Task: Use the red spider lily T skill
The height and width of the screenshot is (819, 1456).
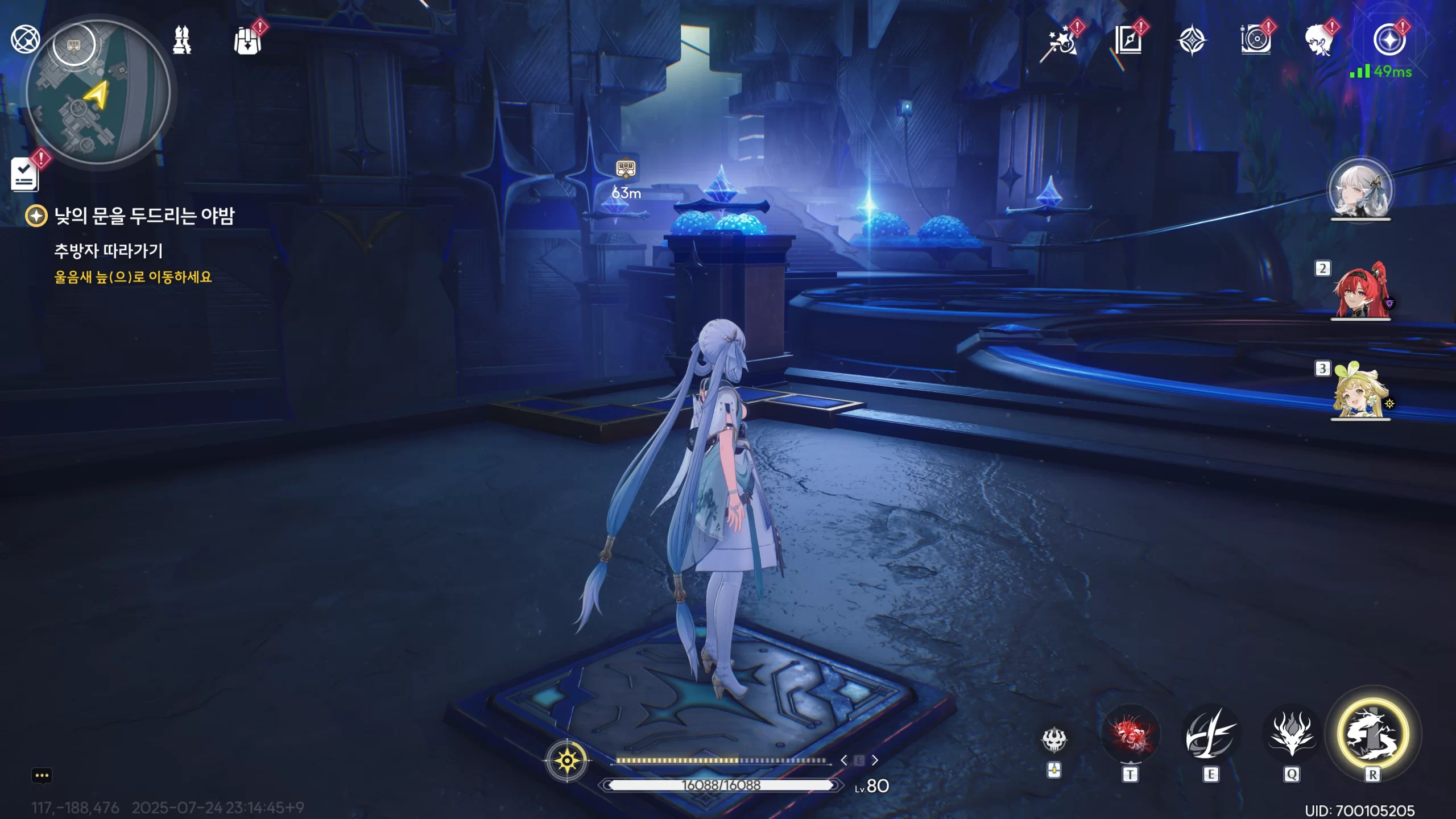Action: pos(1130,735)
